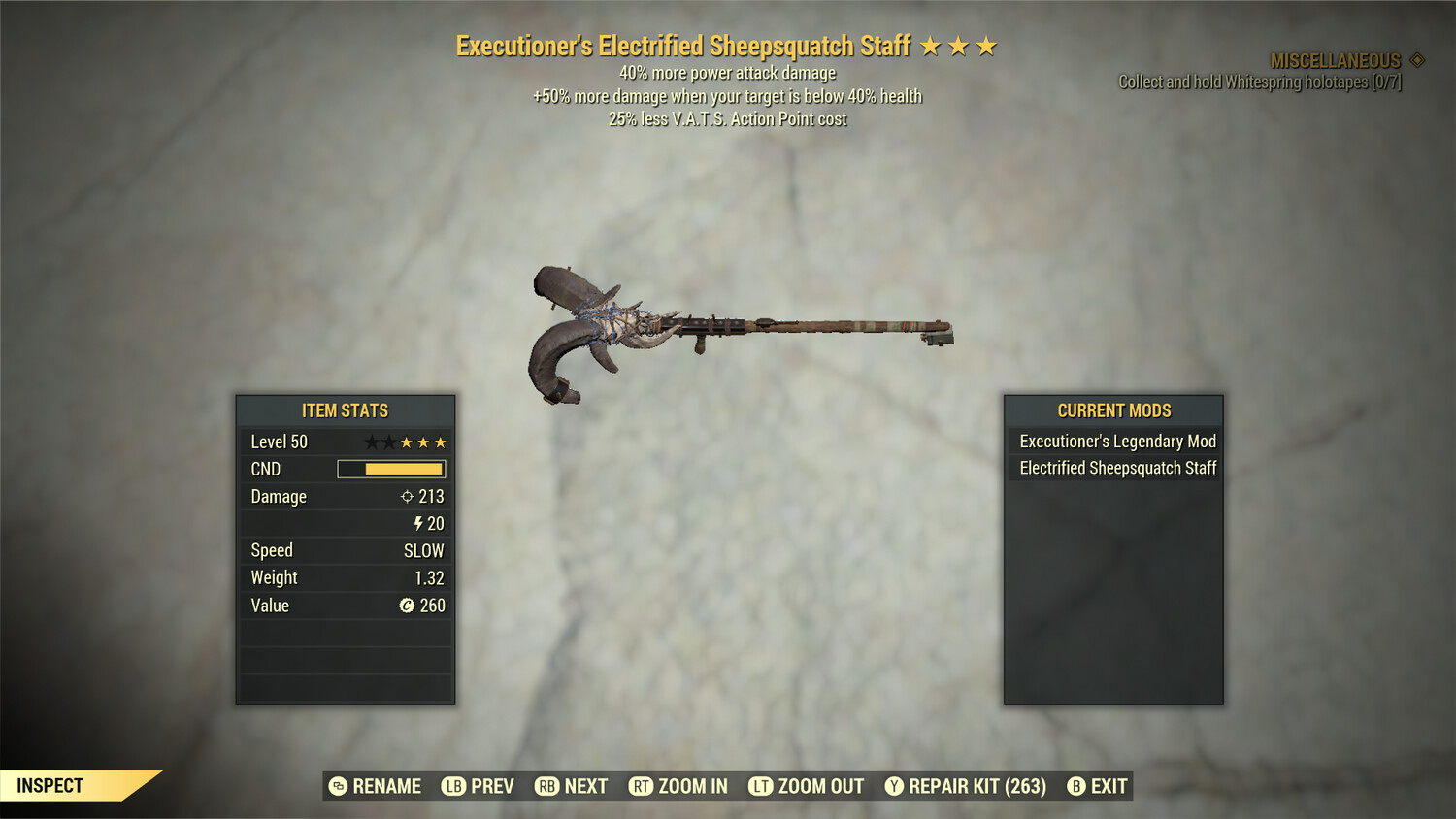Click the LB PREV icon to view previous item
1456x819 pixels.
coord(452,786)
